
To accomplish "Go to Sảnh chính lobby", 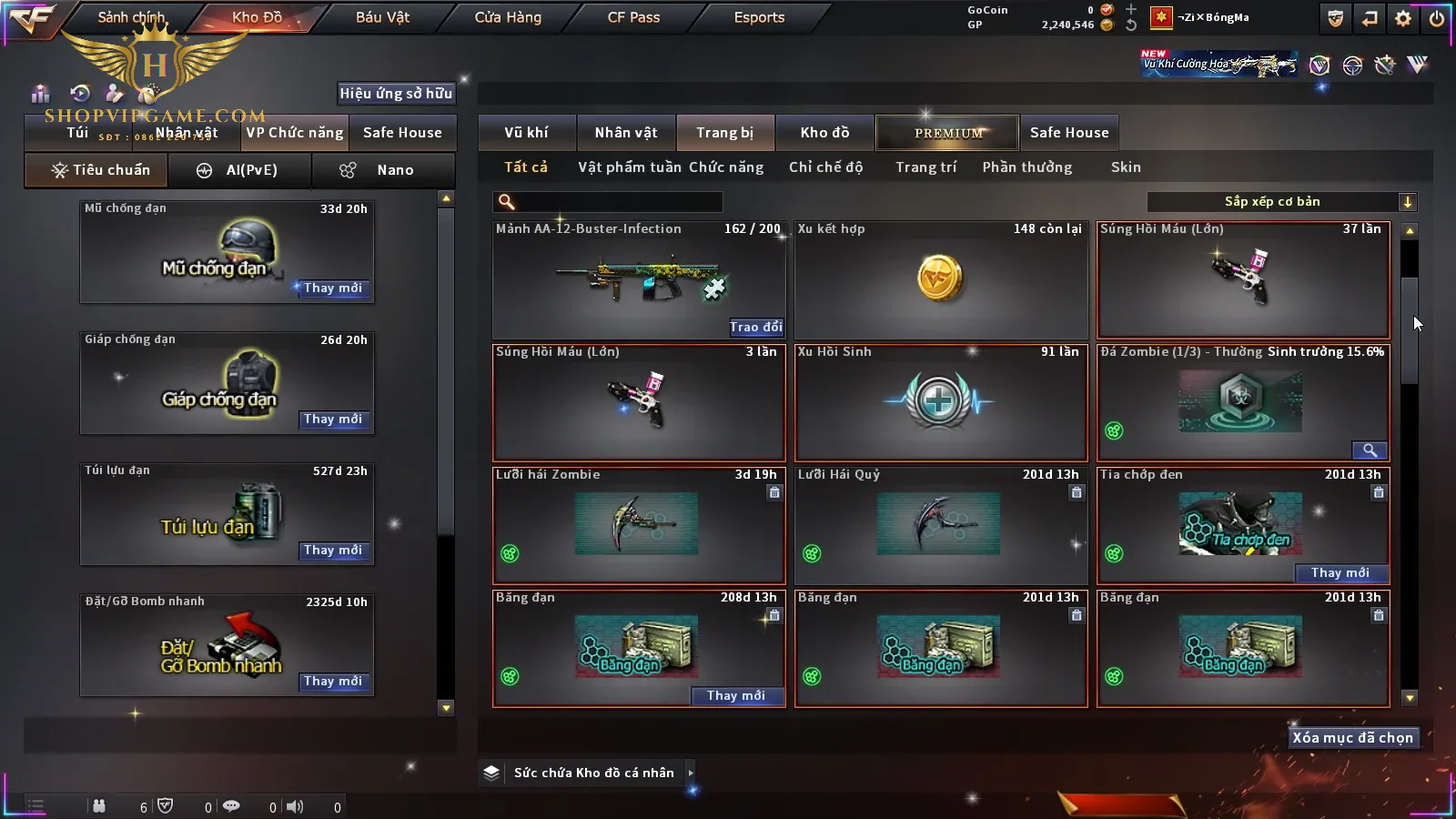I will (131, 17).
